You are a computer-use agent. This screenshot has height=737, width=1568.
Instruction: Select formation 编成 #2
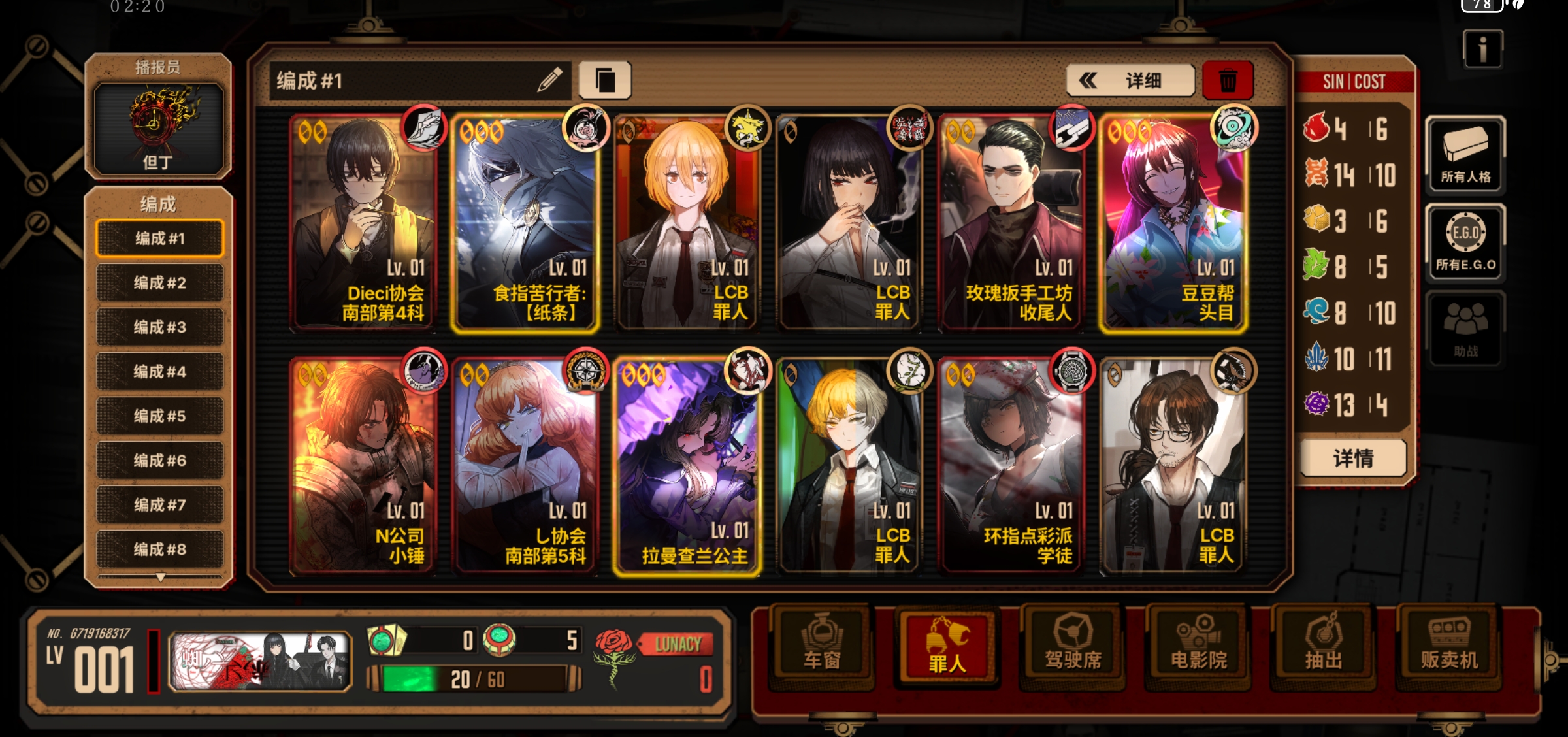(x=159, y=282)
